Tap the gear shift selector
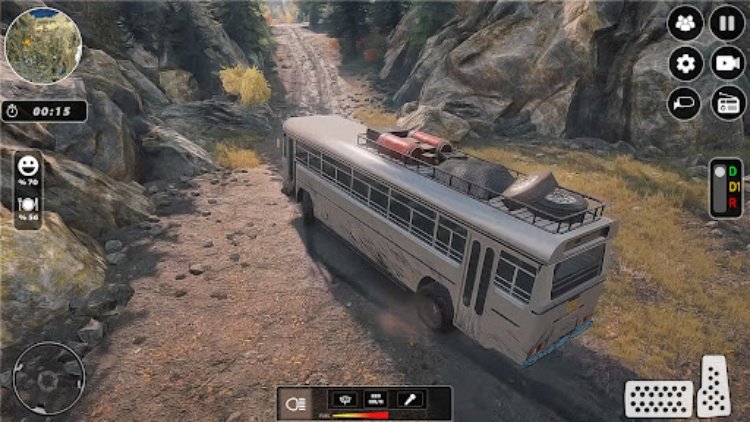The height and width of the screenshot is (422, 750). pyautogui.click(x=727, y=187)
